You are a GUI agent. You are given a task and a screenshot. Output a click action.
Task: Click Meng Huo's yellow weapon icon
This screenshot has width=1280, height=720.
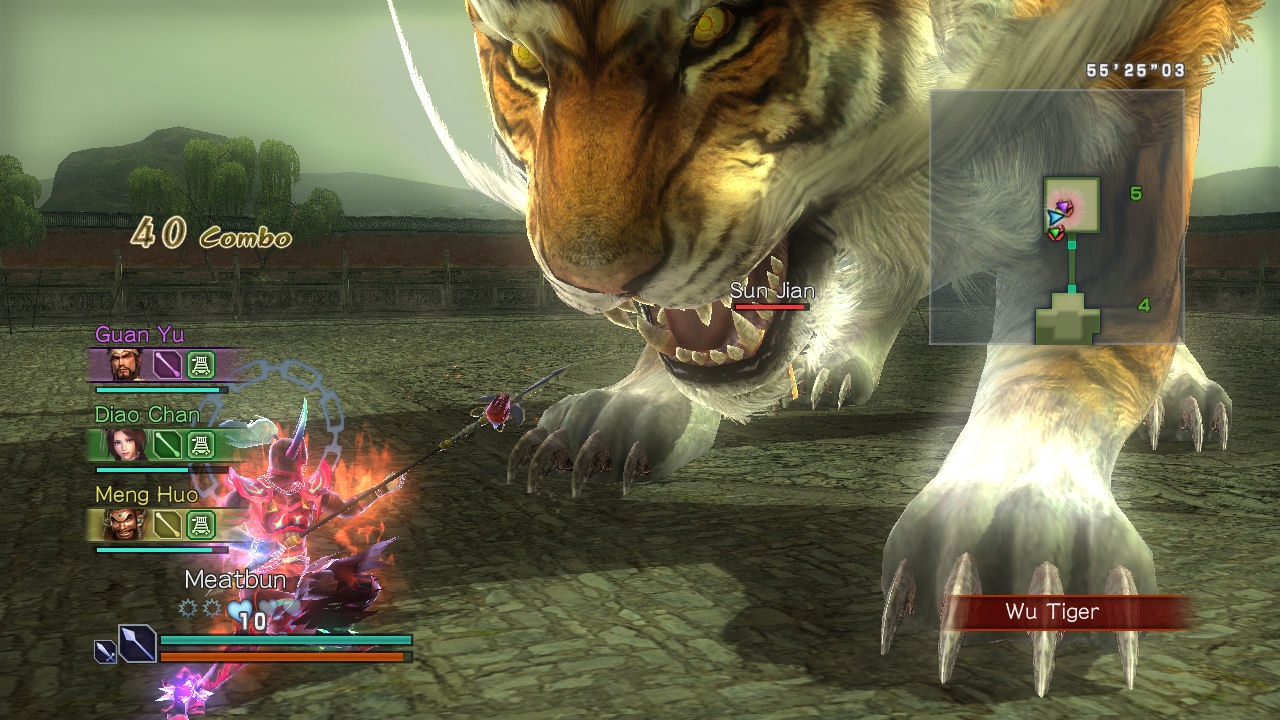coord(167,523)
